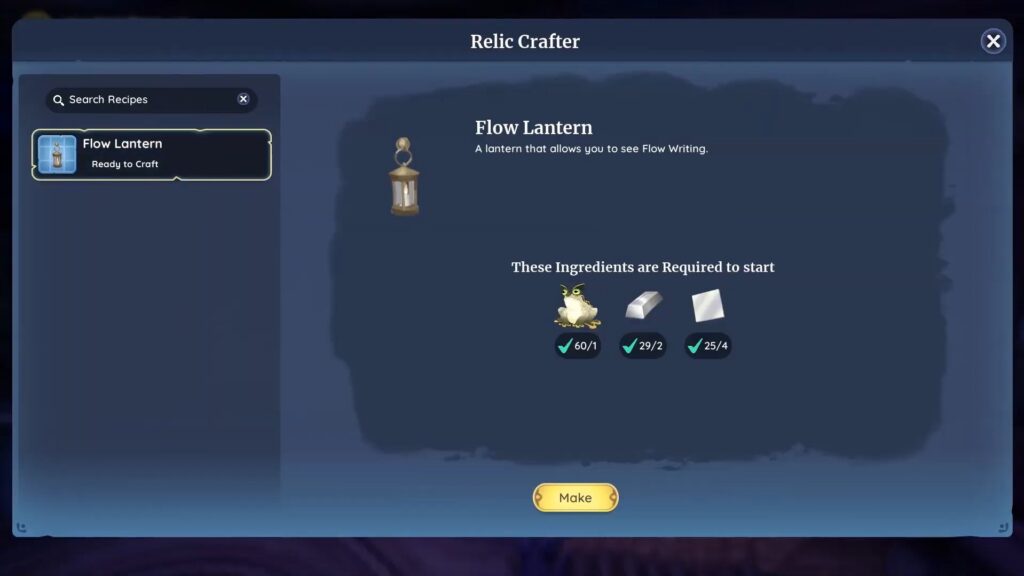
Task: Close the Relic Crafter window
Action: [x=993, y=41]
